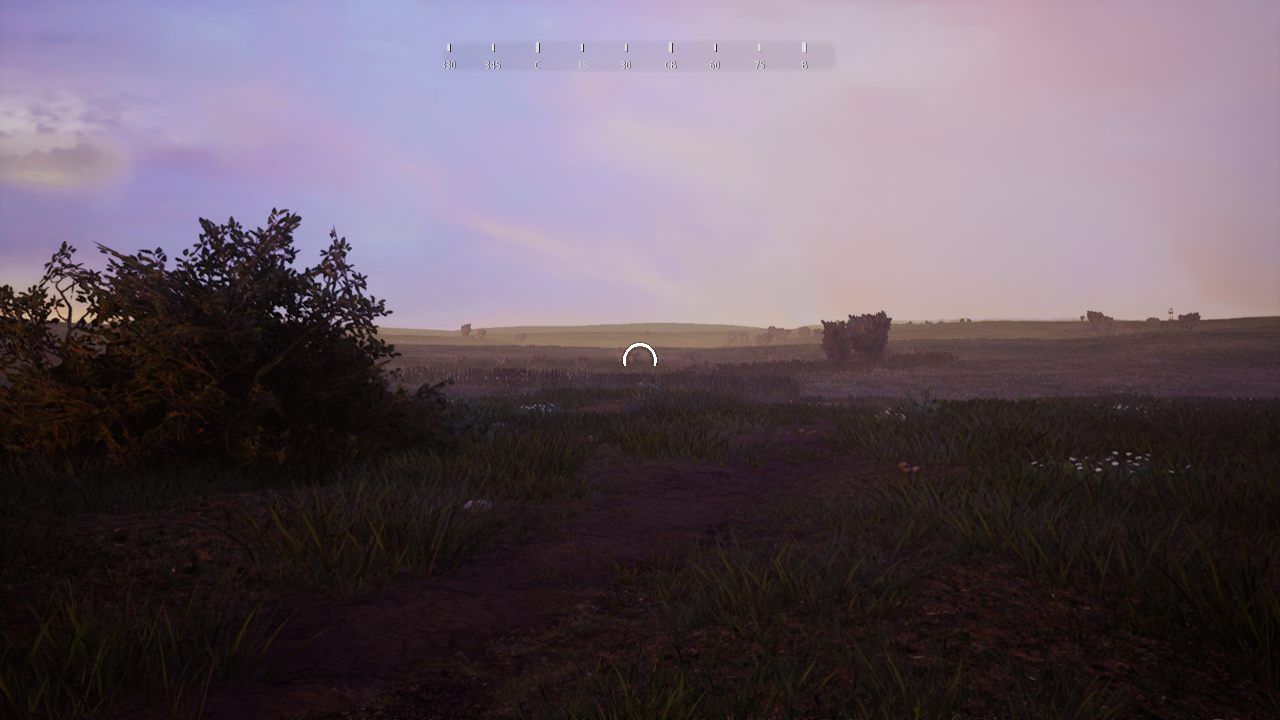Click the B marker on the compass
This screenshot has width=1280, height=720.
[804, 63]
